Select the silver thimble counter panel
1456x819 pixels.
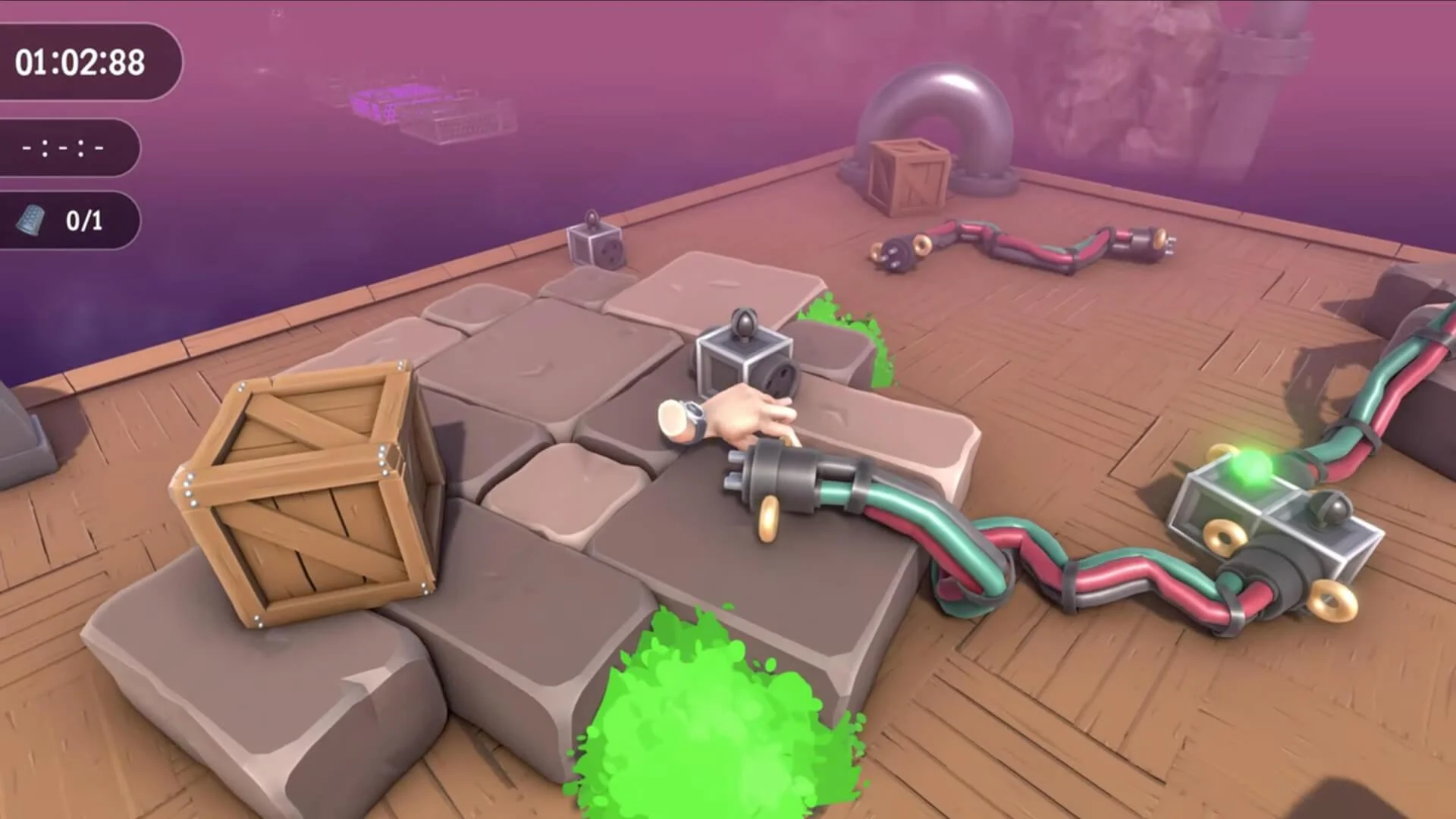68,218
